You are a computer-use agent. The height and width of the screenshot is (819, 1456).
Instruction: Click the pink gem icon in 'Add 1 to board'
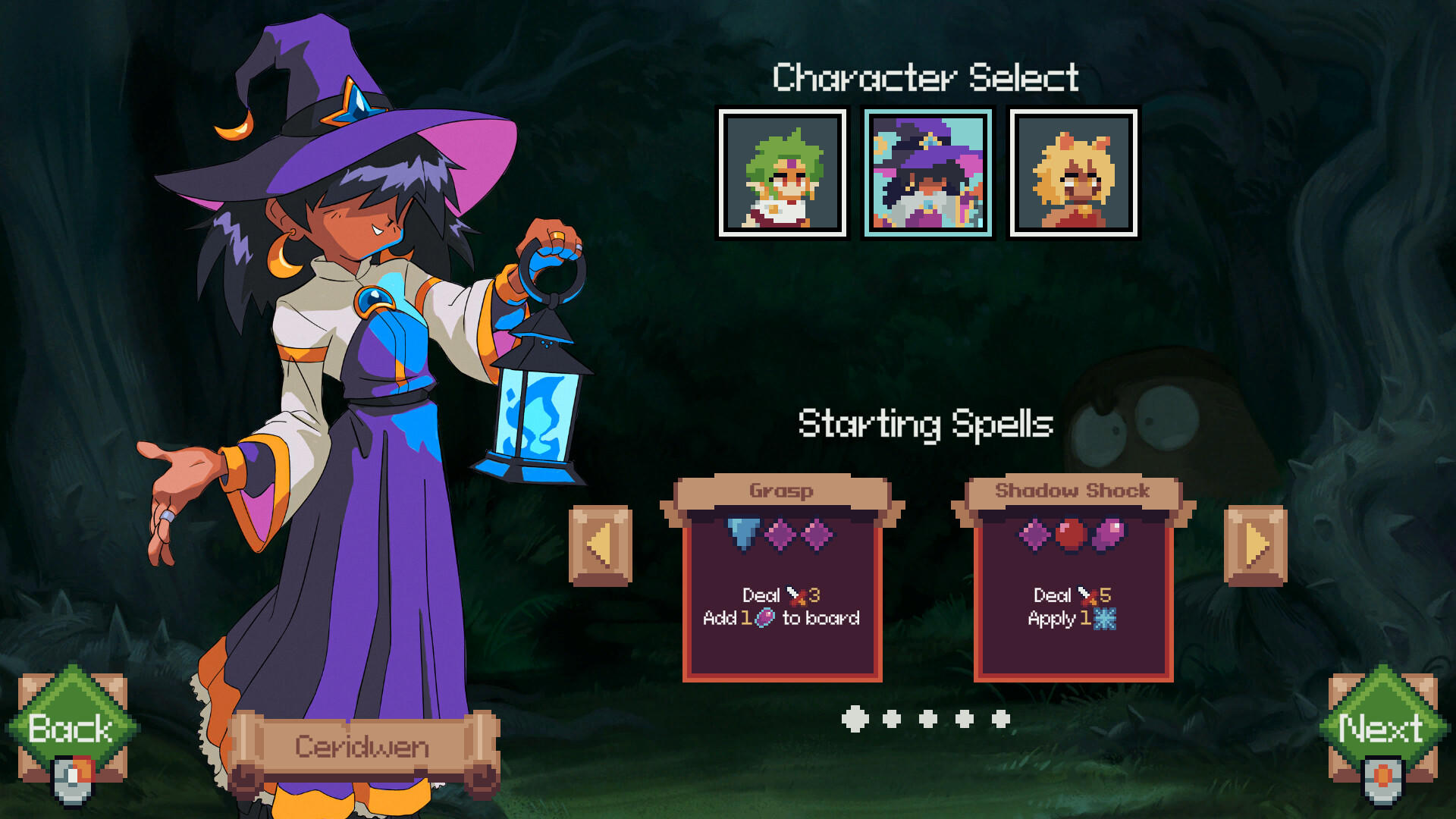click(765, 619)
